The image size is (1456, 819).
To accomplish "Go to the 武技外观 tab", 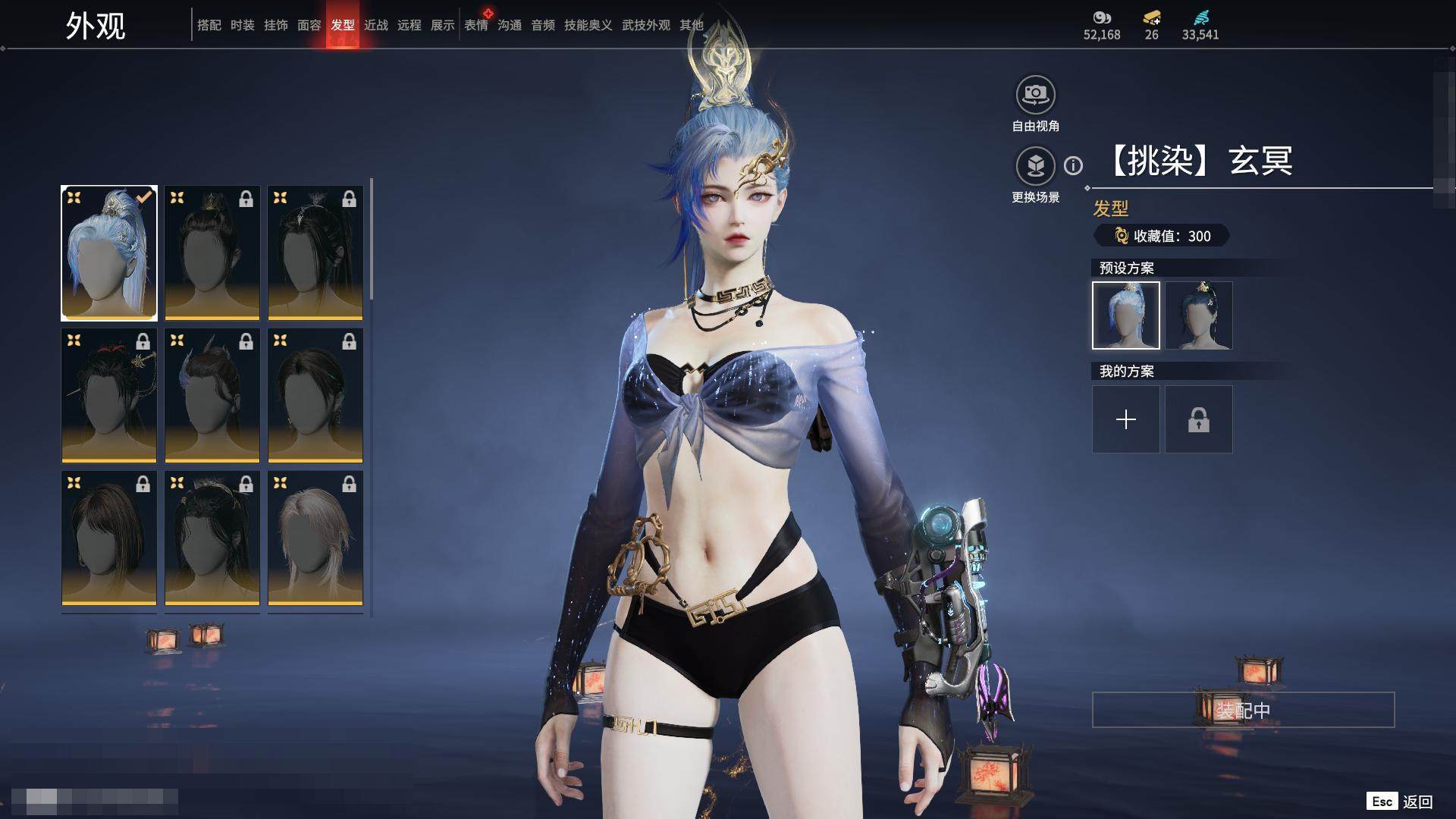I will [x=646, y=25].
